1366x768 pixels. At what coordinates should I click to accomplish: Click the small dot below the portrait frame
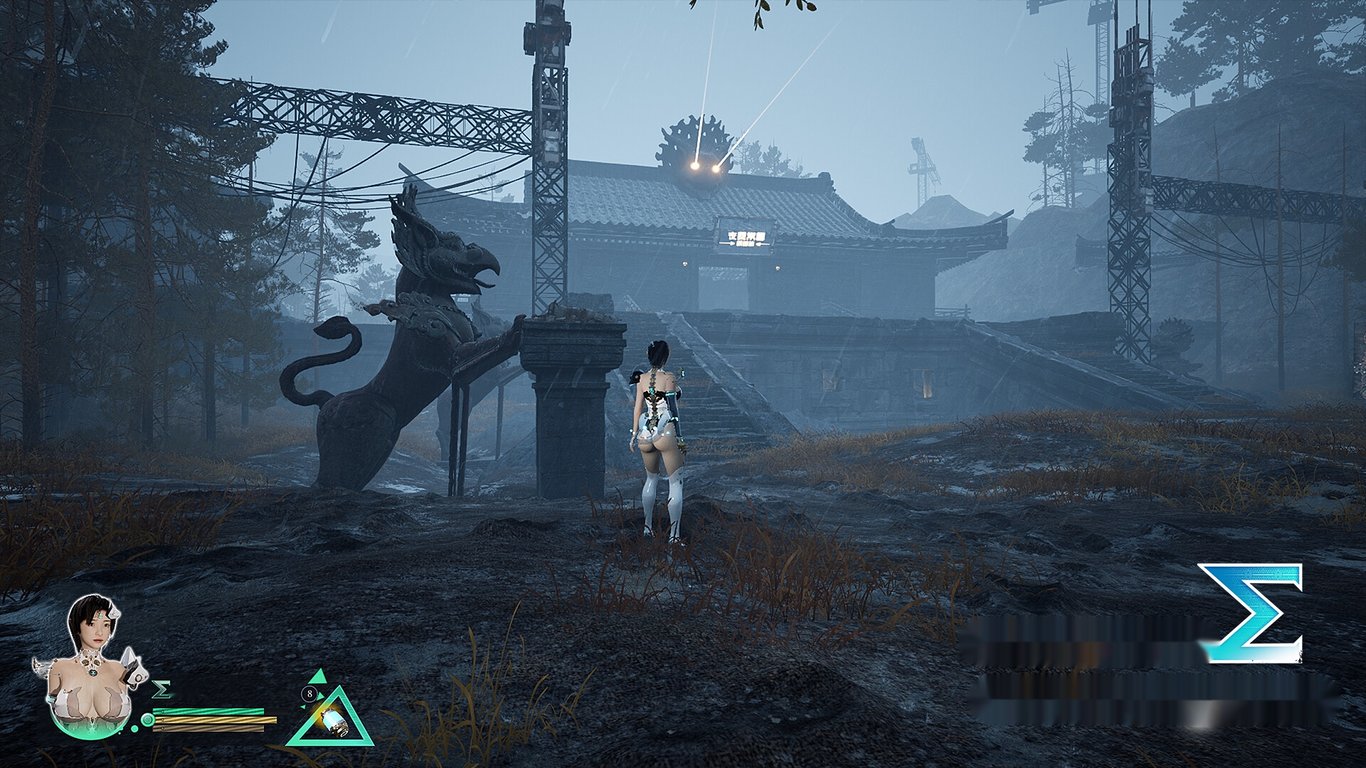coord(135,728)
